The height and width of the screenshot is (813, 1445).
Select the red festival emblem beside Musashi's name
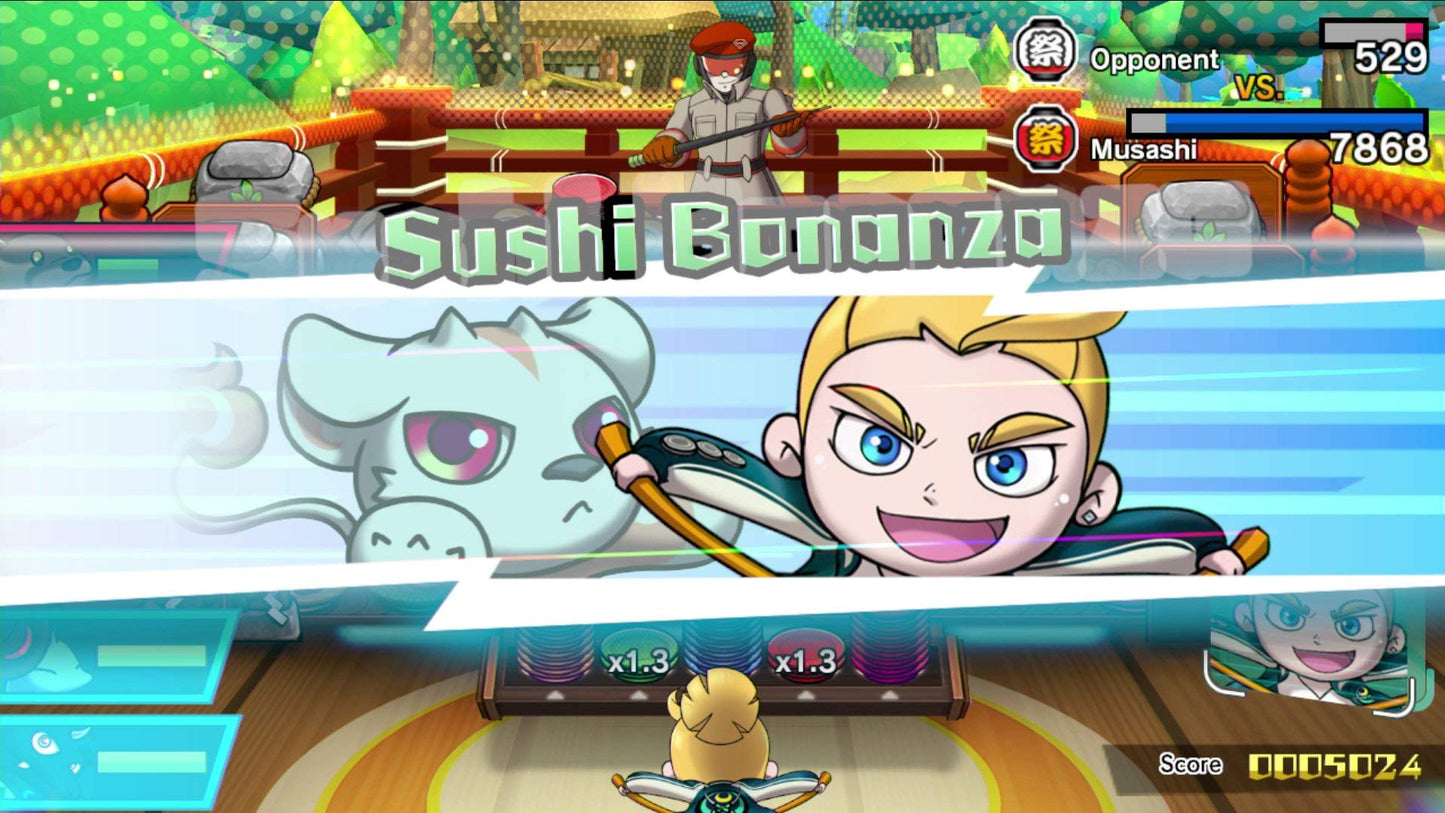click(1046, 138)
